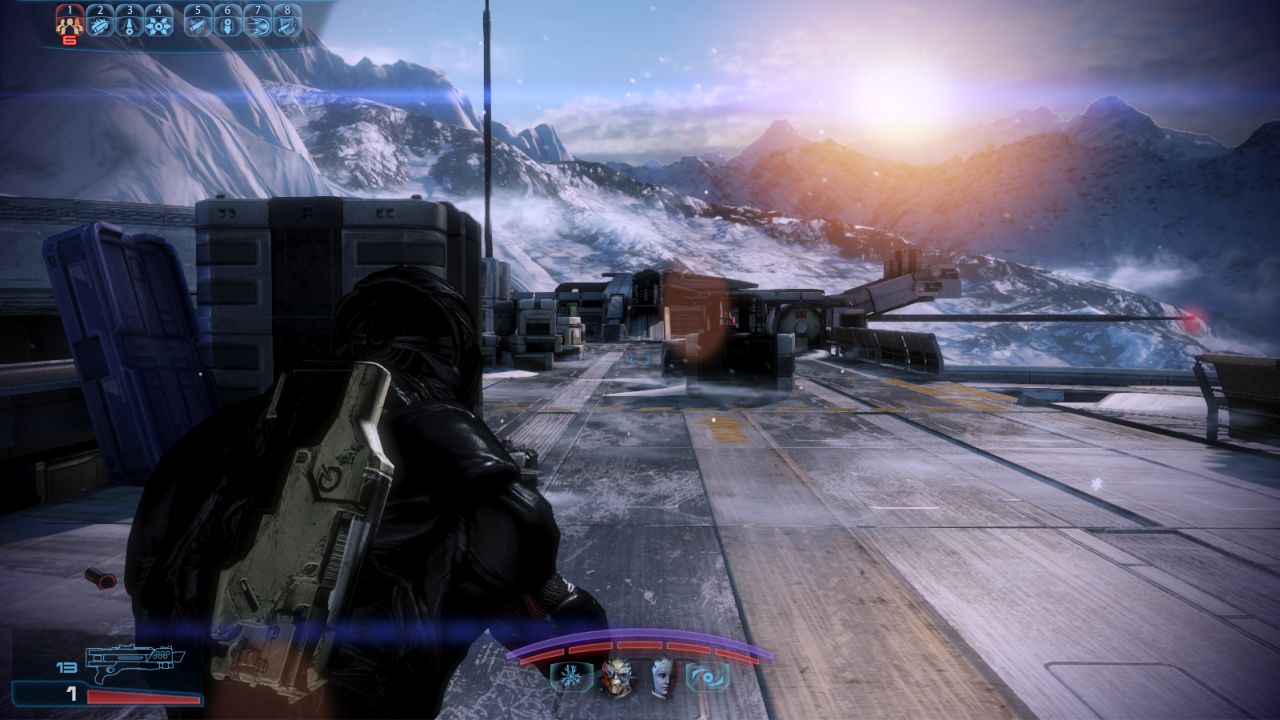
Task: Activate the power in hotkey slot 8
Action: [x=288, y=23]
